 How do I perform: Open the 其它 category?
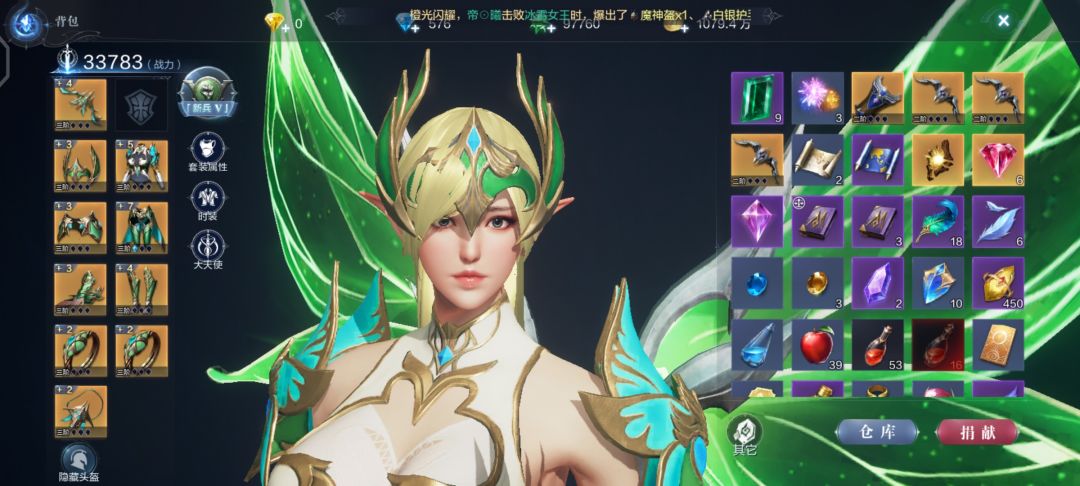point(745,434)
